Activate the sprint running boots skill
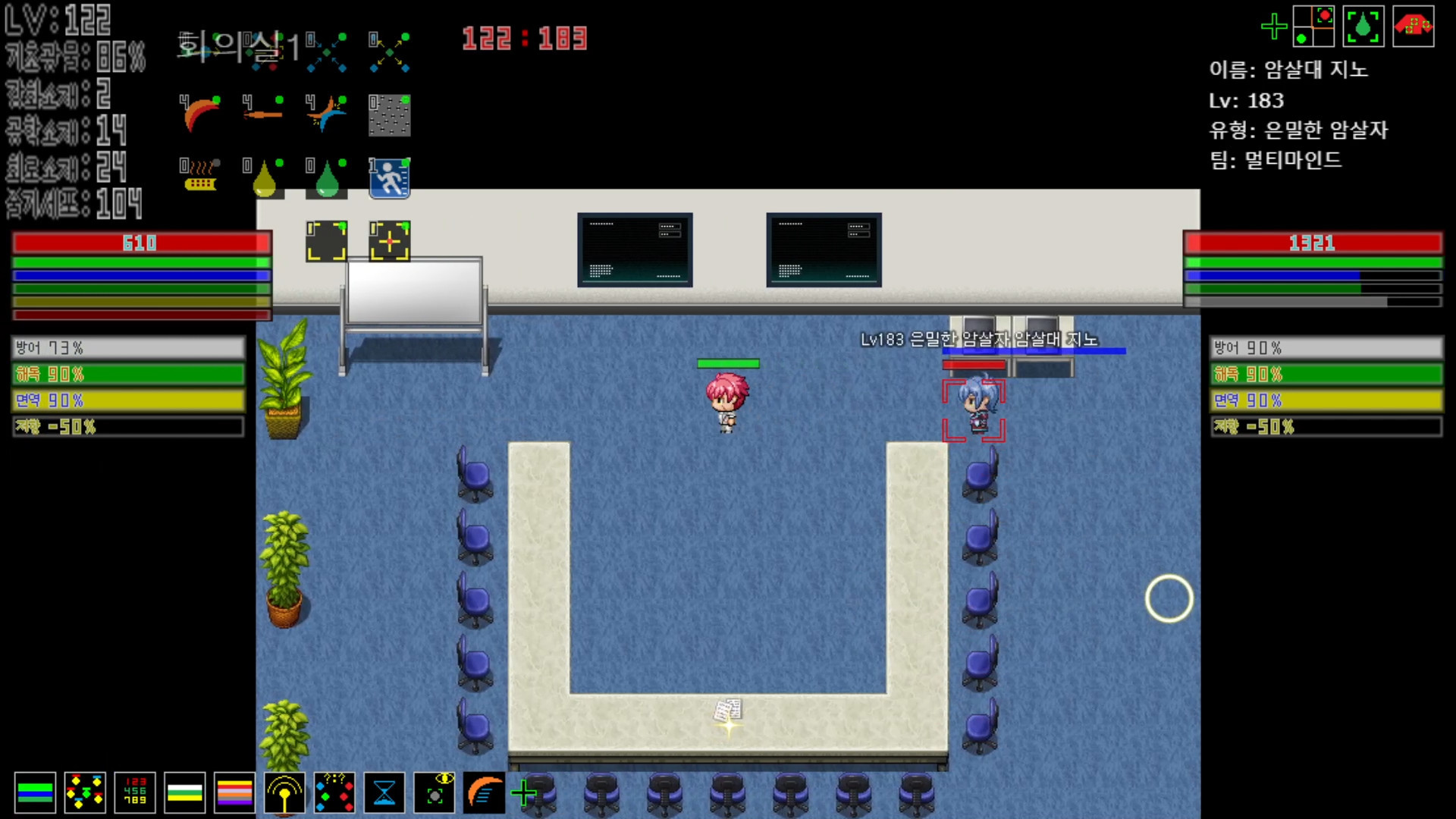 pyautogui.click(x=388, y=176)
